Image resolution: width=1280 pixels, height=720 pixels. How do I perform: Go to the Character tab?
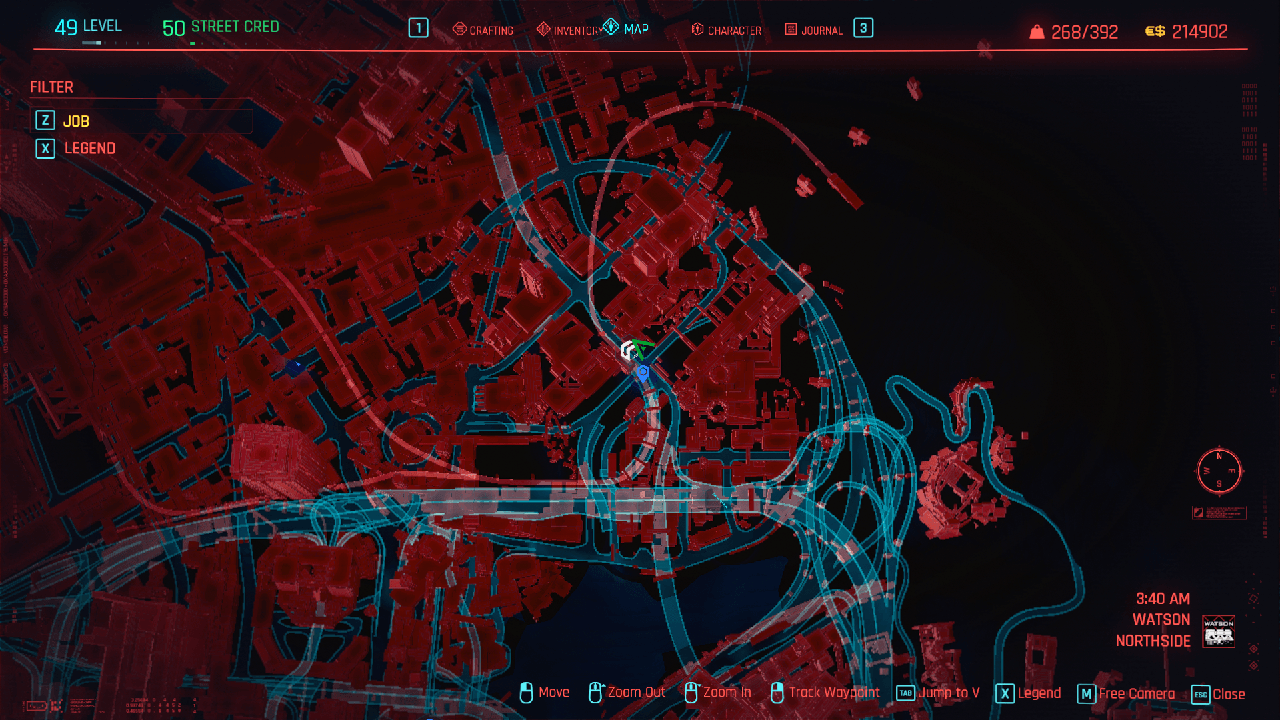pyautogui.click(x=726, y=30)
